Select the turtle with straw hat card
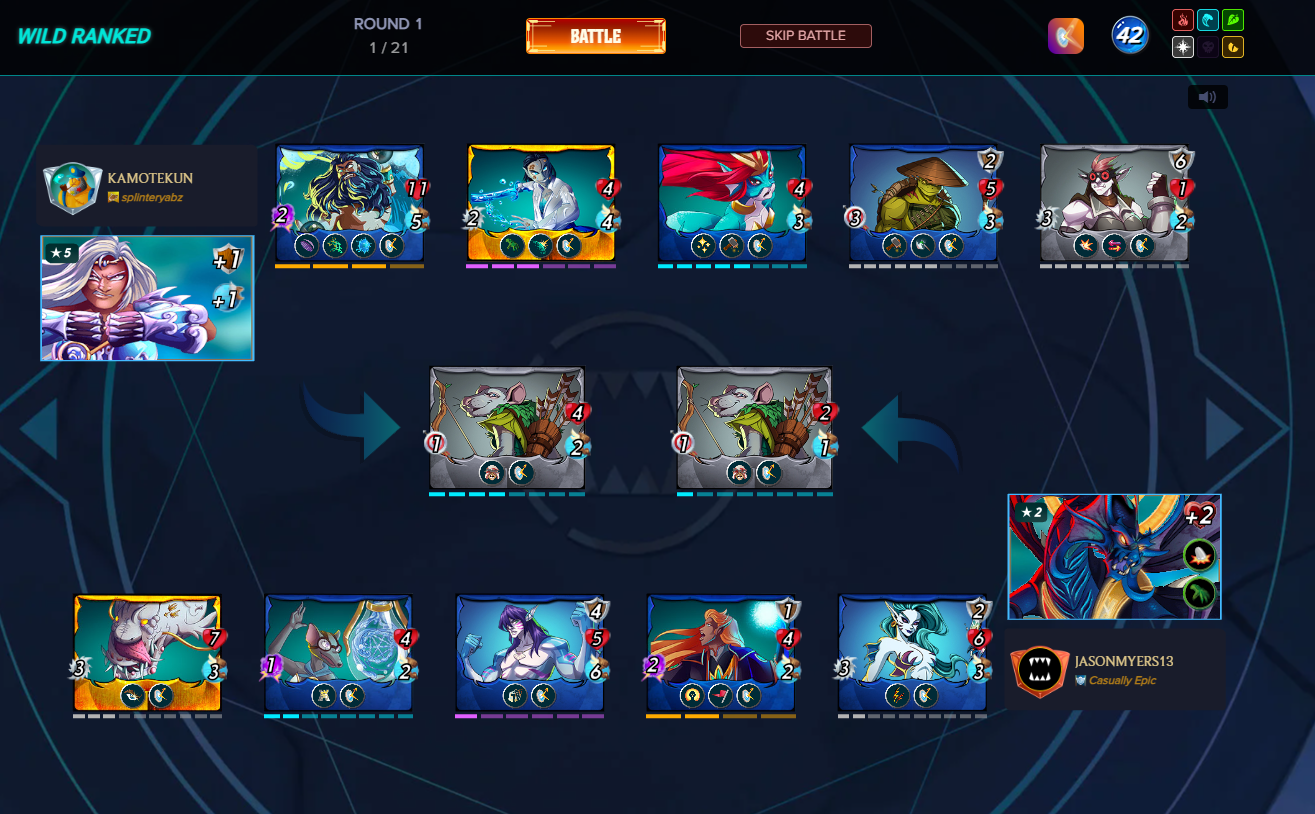 point(923,203)
